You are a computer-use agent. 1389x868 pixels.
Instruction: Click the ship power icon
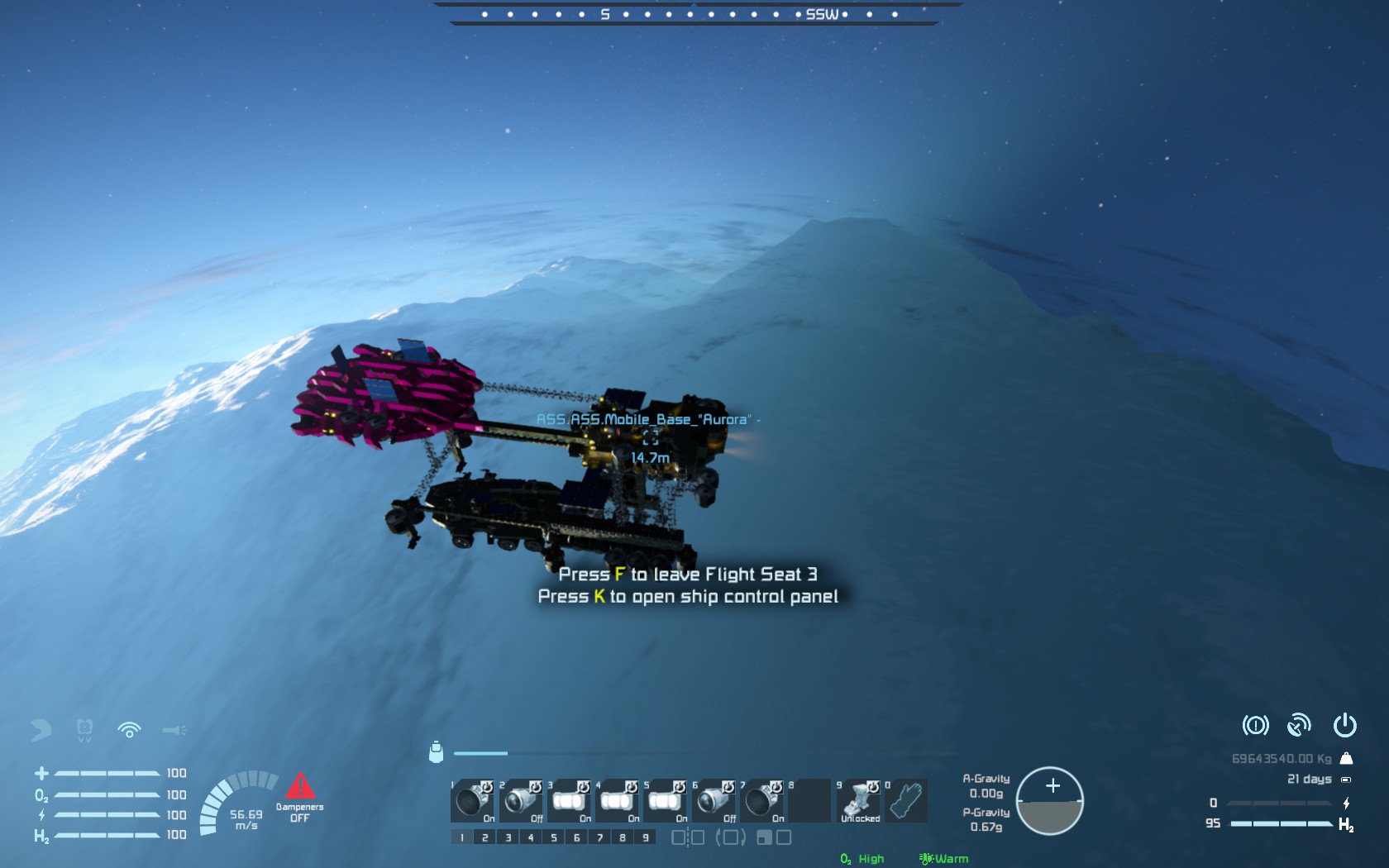click(x=1344, y=725)
